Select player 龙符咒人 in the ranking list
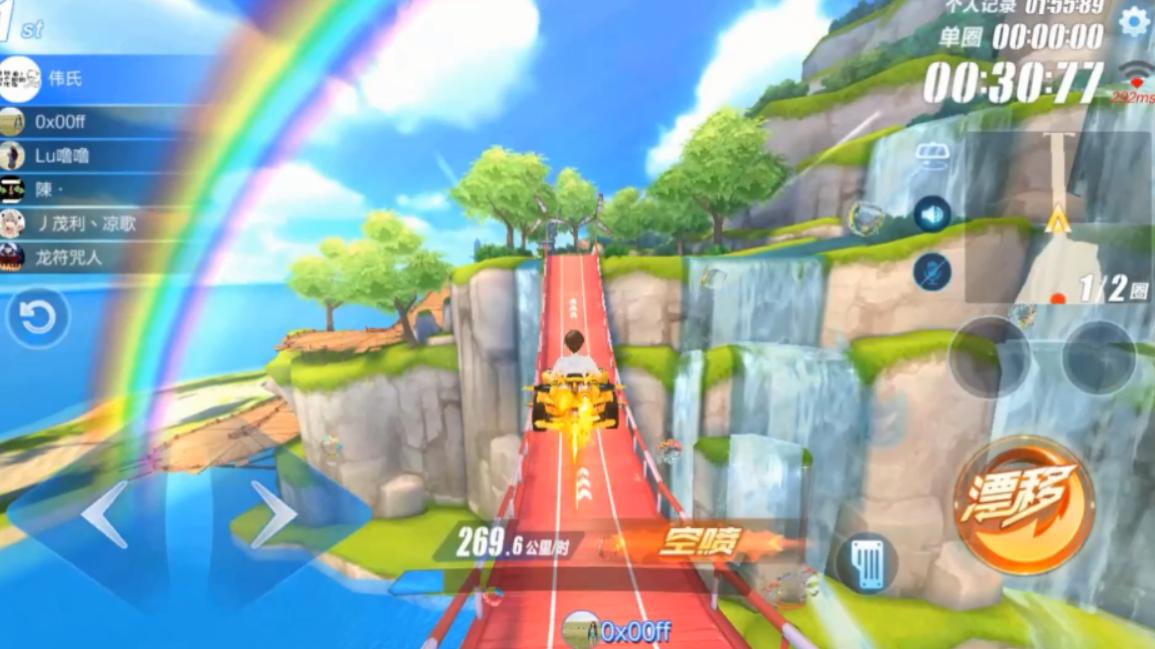The height and width of the screenshot is (649, 1155). tap(100, 257)
